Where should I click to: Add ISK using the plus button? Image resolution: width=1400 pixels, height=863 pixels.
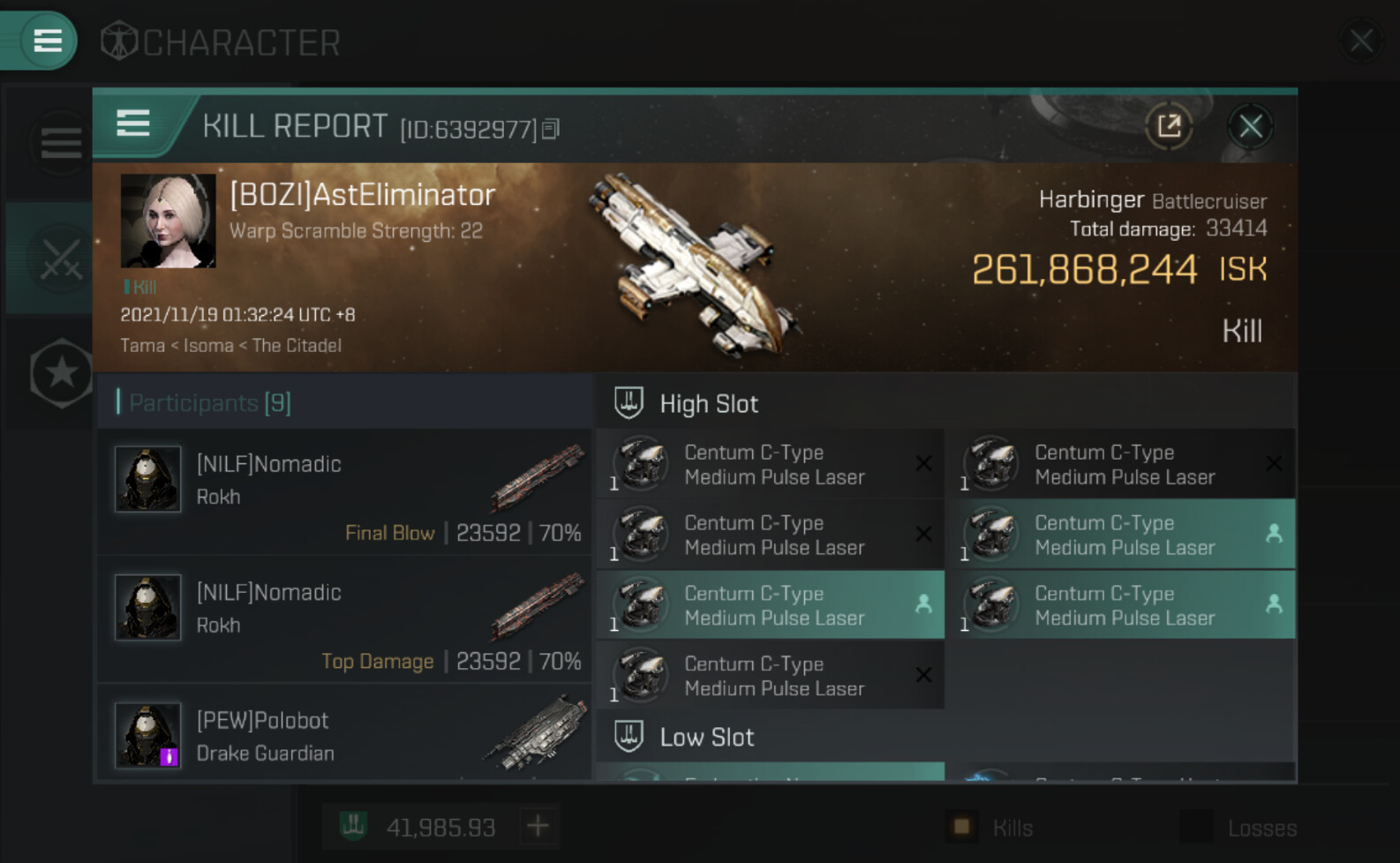tap(538, 827)
